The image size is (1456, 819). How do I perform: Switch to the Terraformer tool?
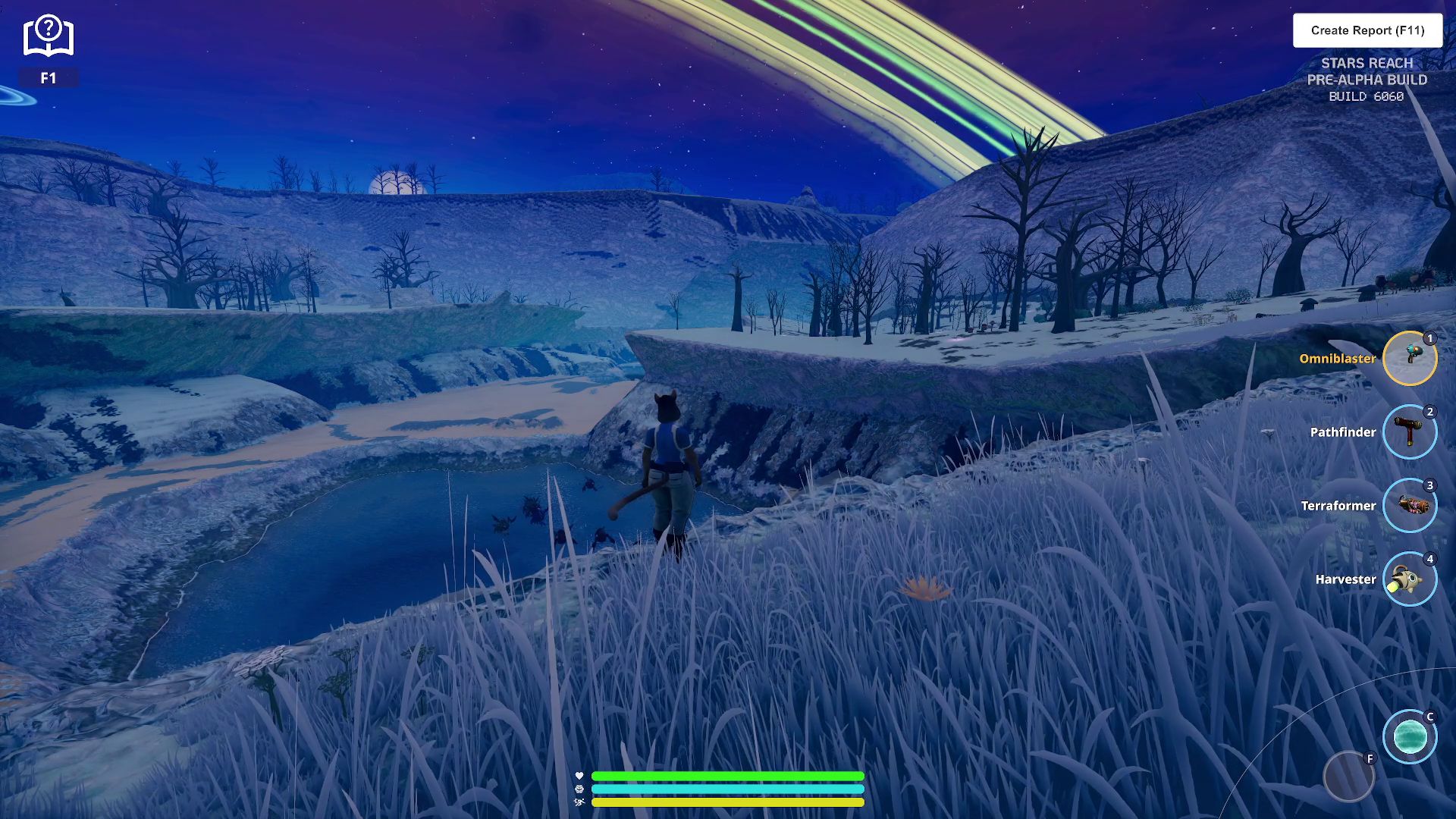pos(1409,505)
